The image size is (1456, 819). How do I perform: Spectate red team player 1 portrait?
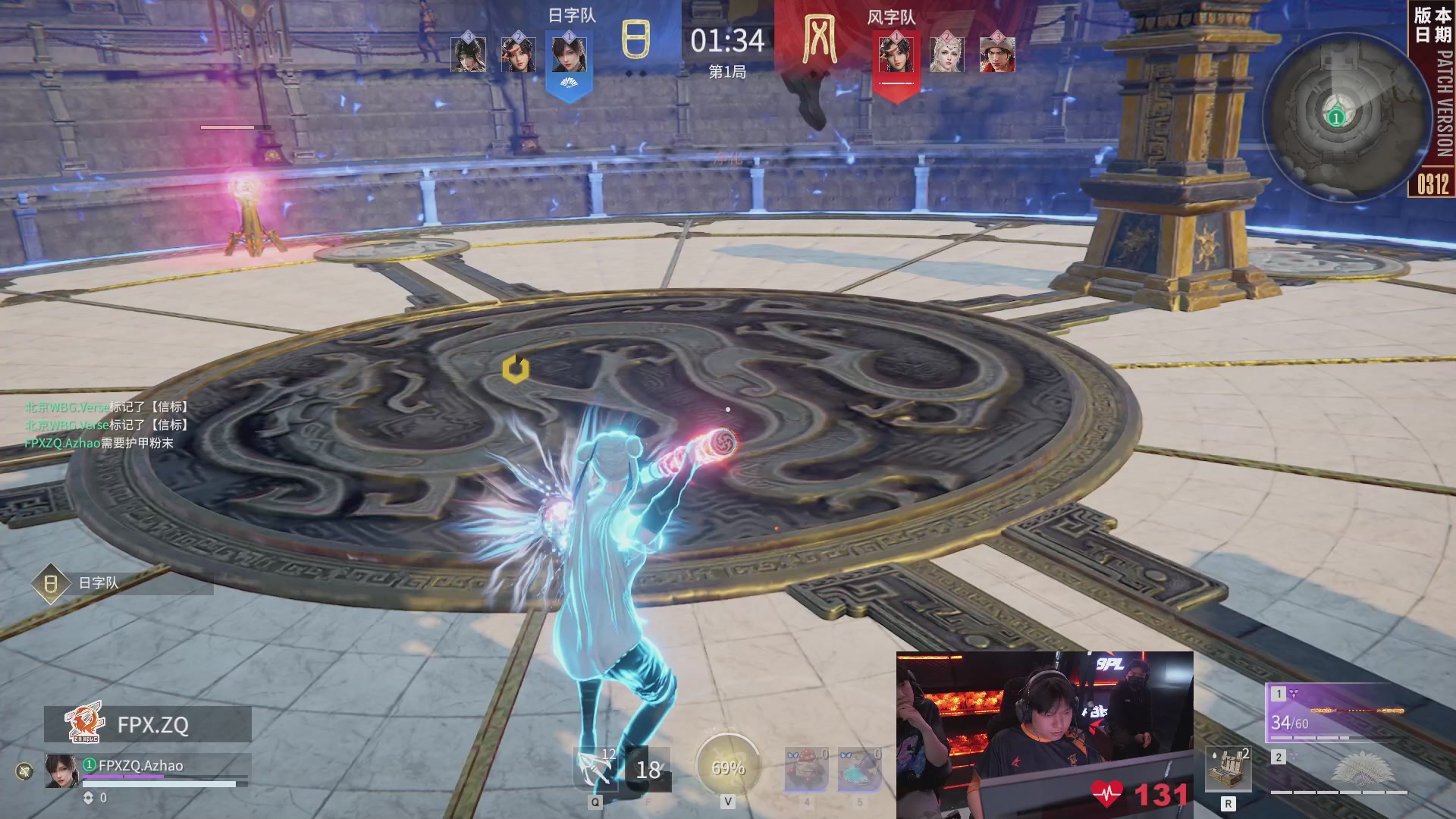point(896,55)
